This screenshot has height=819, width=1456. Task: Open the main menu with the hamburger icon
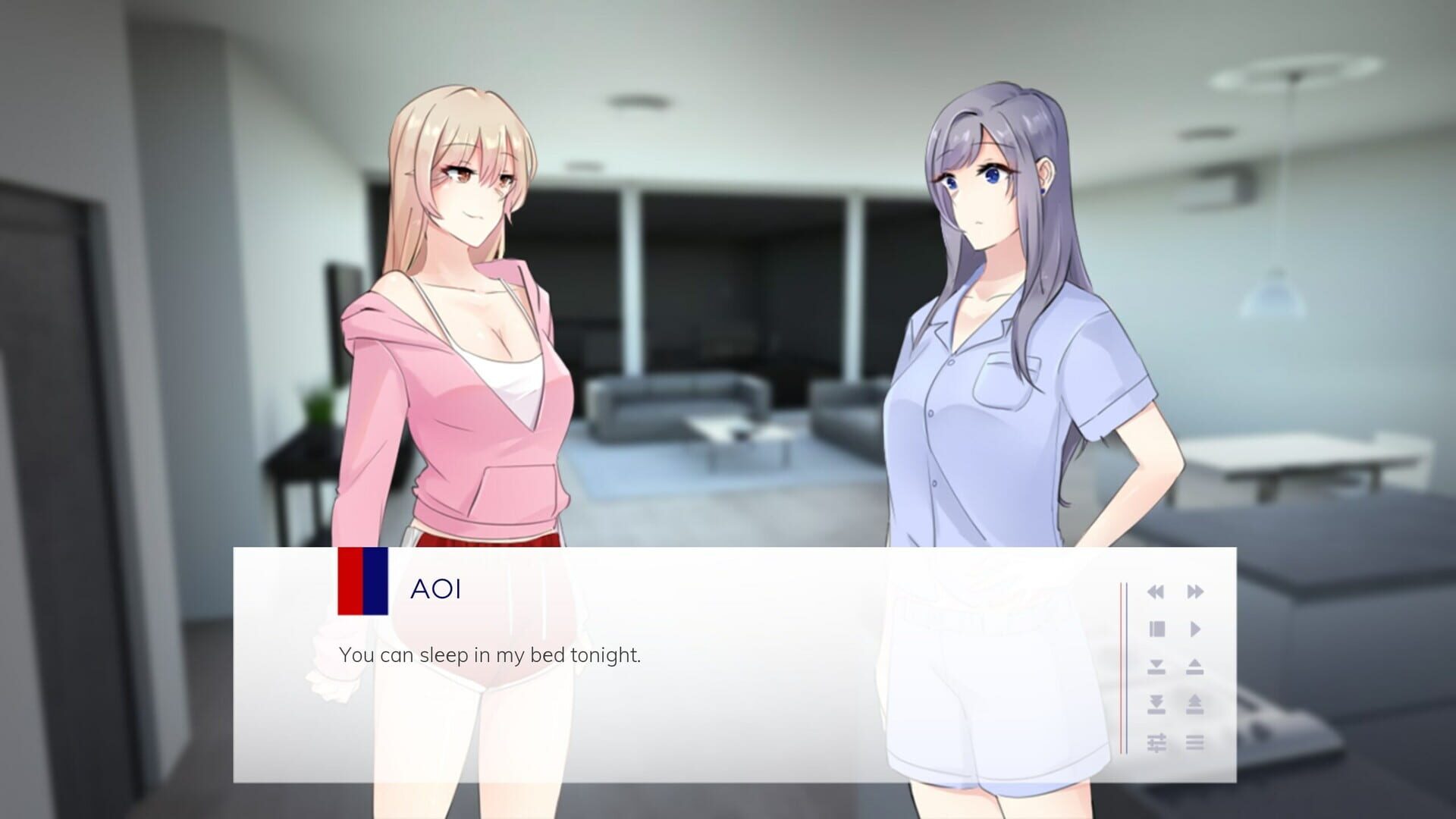coord(1197,742)
